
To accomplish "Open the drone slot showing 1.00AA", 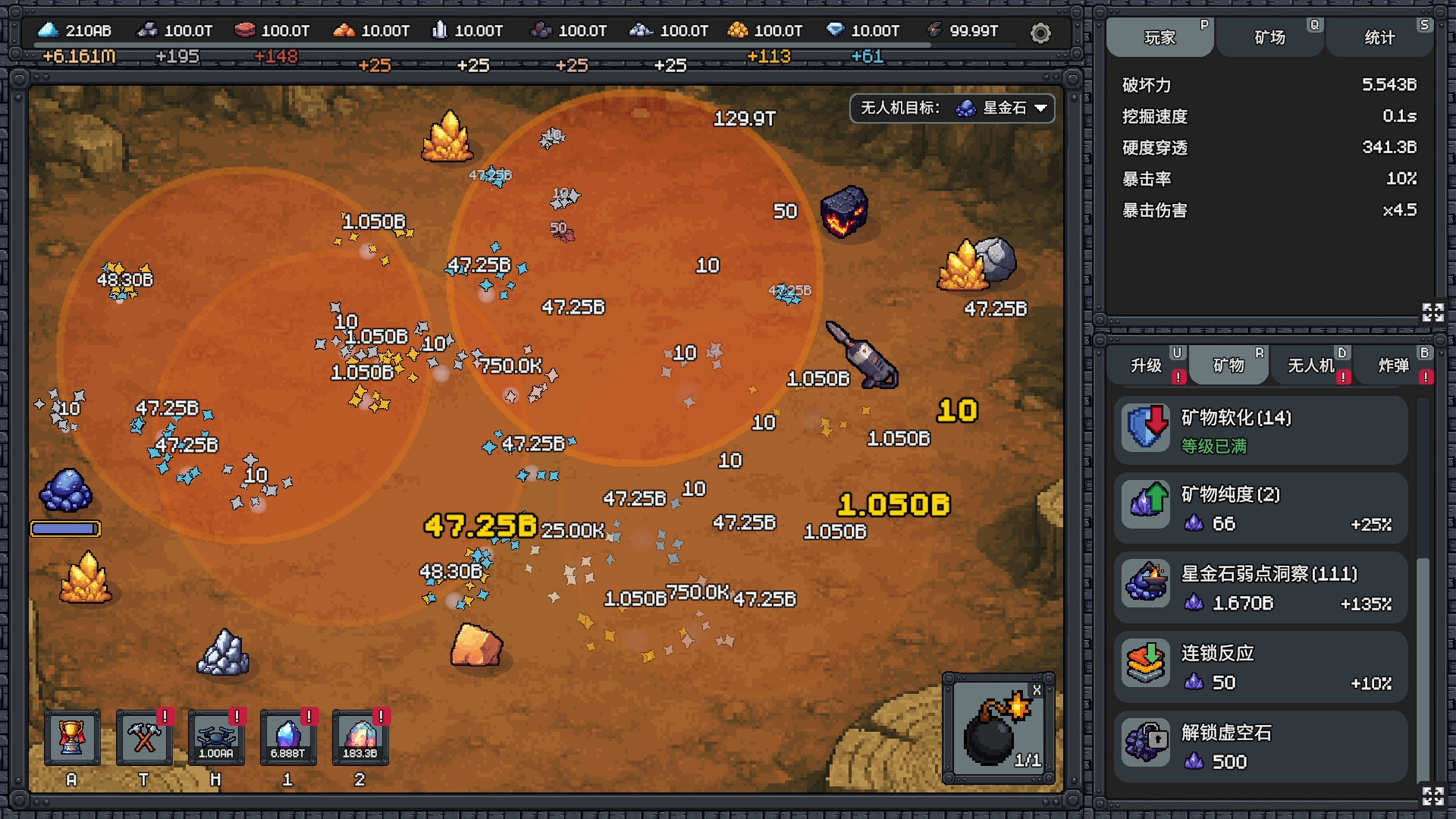I will [x=216, y=736].
